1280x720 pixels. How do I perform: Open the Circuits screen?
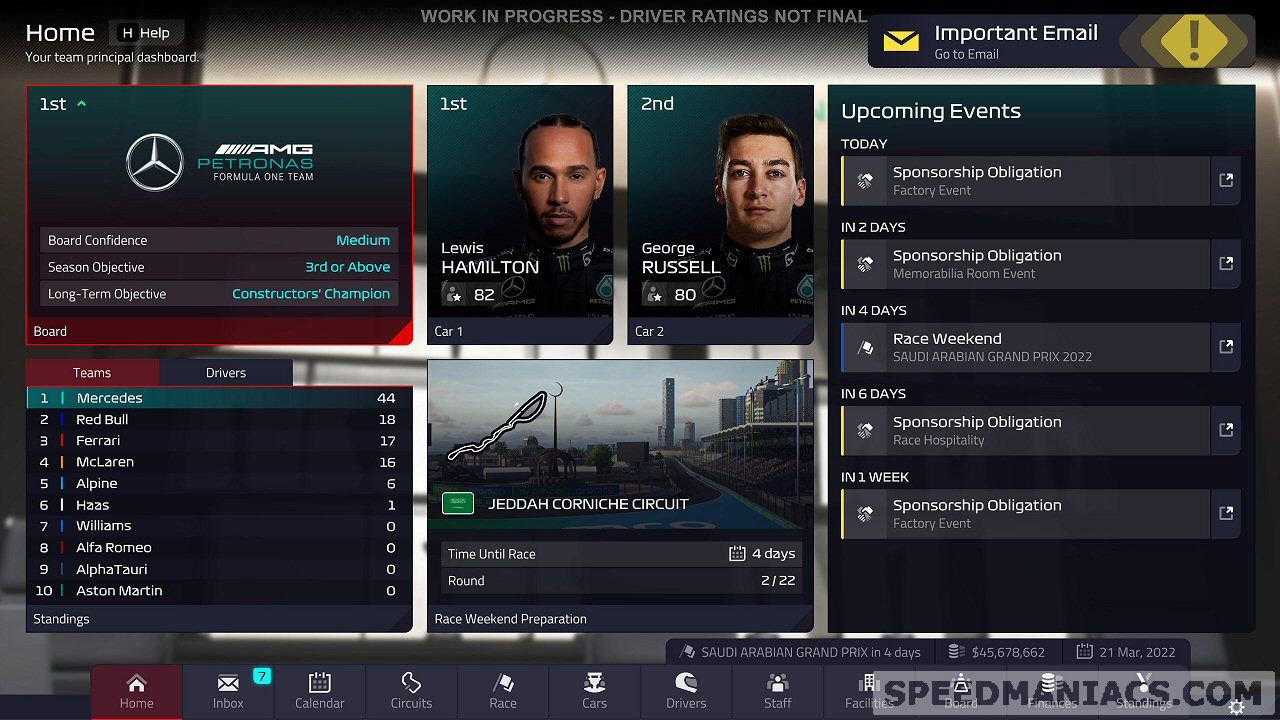(x=411, y=692)
